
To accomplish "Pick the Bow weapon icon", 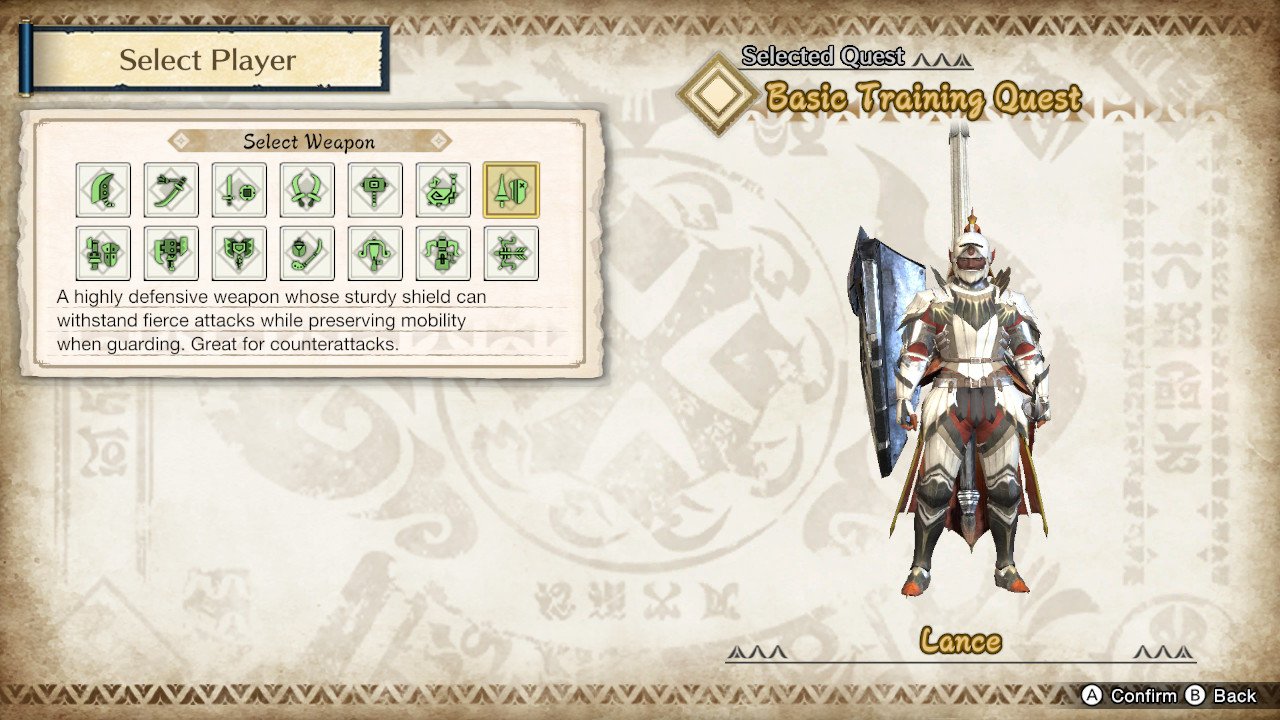I will [x=511, y=253].
